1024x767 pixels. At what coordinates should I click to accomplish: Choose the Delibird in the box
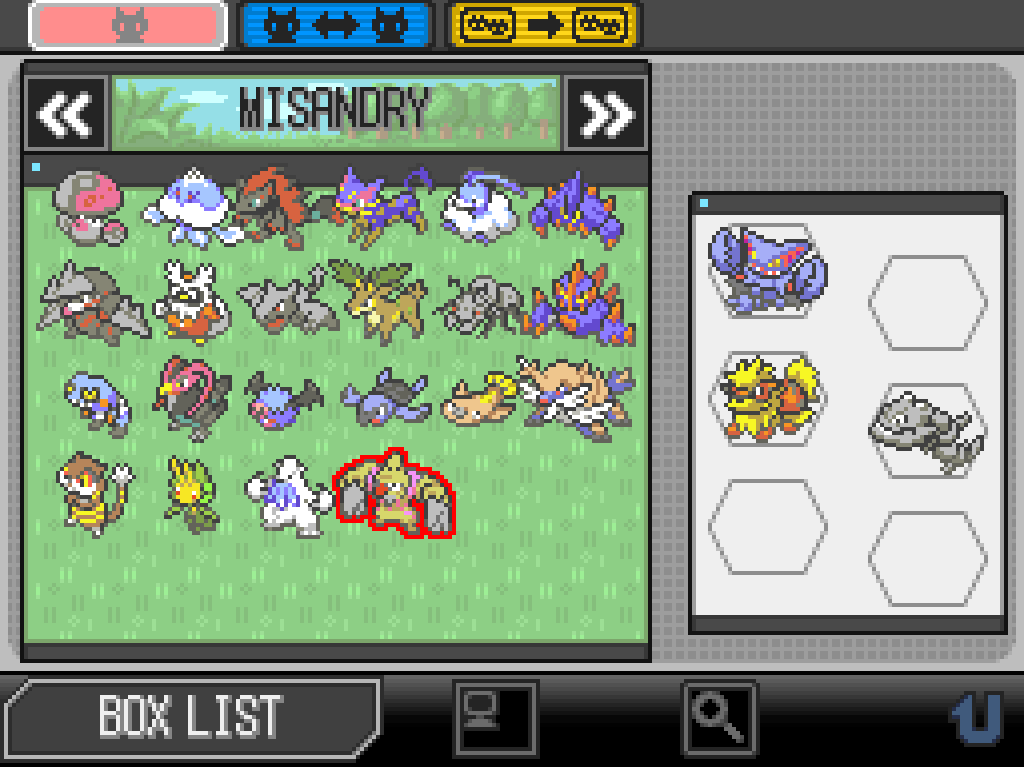pyautogui.click(x=188, y=298)
